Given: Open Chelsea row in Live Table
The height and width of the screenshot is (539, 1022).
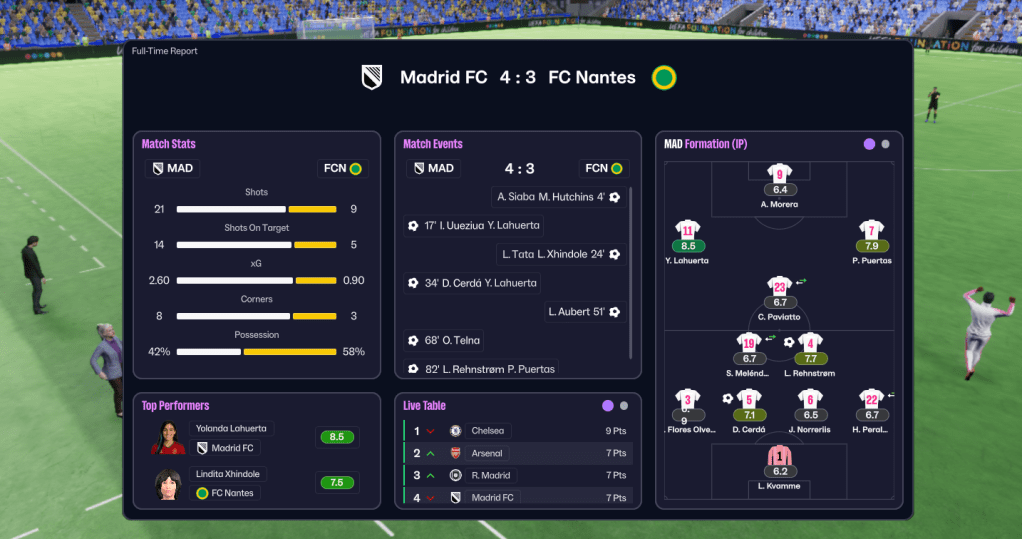Looking at the screenshot, I should [487, 431].
